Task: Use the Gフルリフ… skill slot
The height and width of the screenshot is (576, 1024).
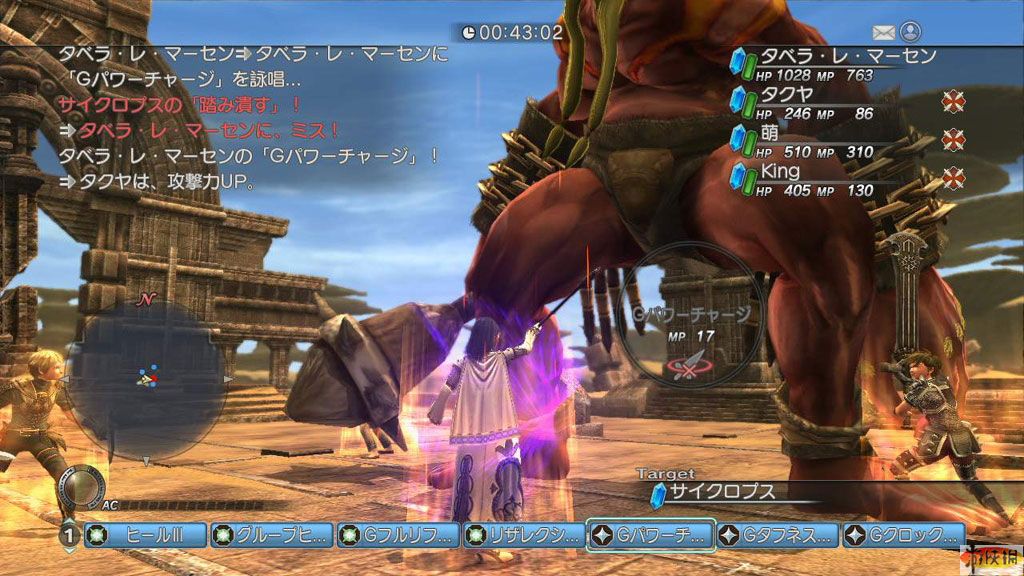Action: 398,535
